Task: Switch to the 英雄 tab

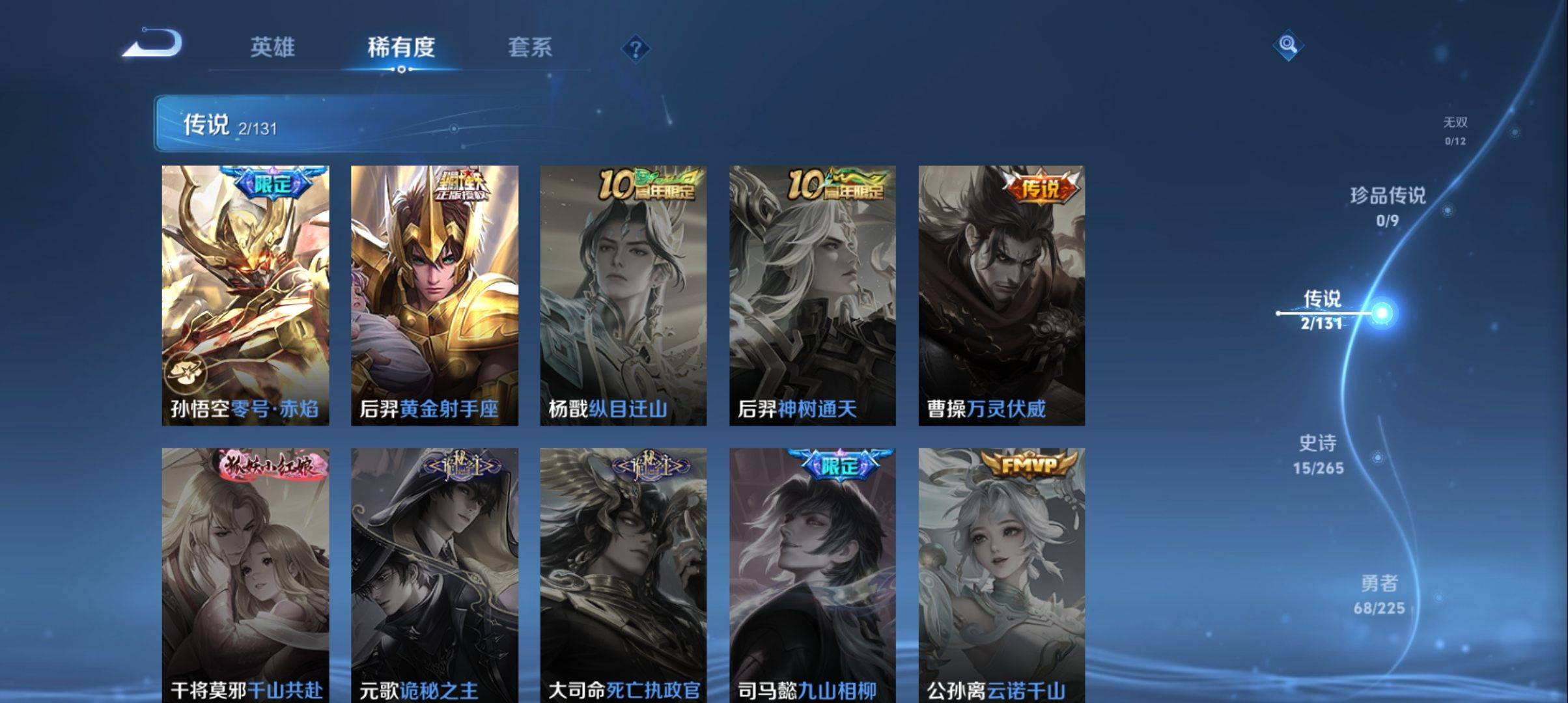Action: click(x=272, y=47)
